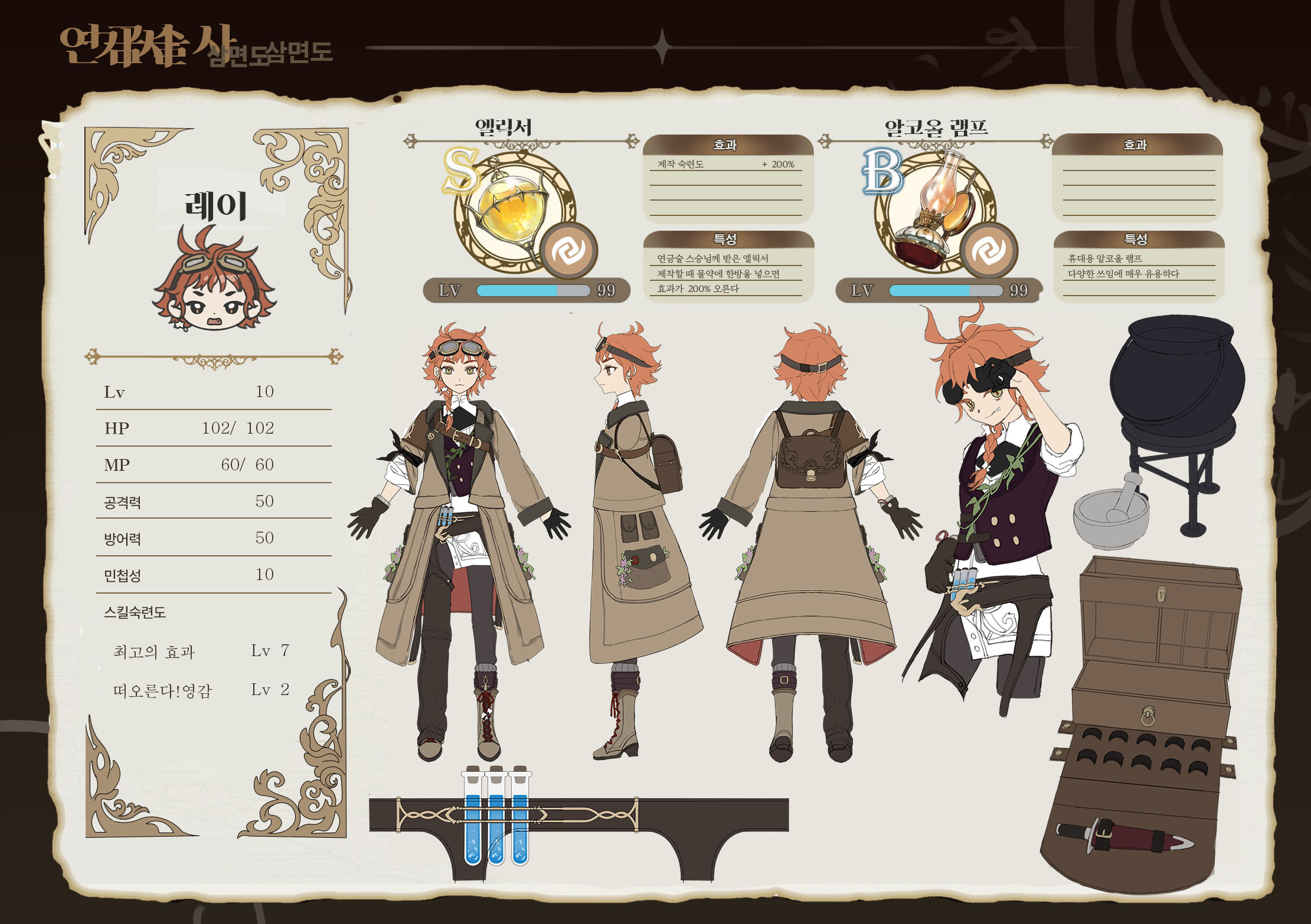Click the swirl badge on the Alcohol Lamp
Viewport: 1311px width, 924px height.
click(x=988, y=251)
